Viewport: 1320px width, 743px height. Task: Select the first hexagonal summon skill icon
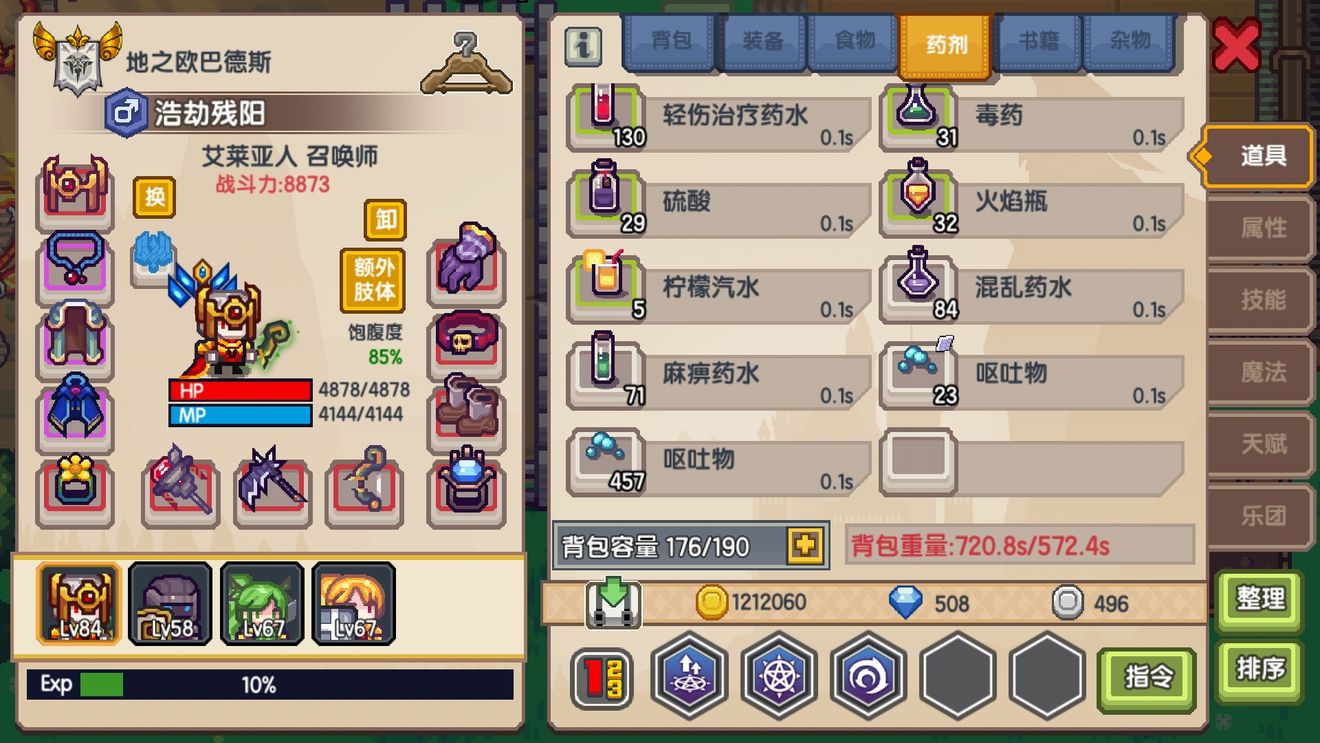688,675
